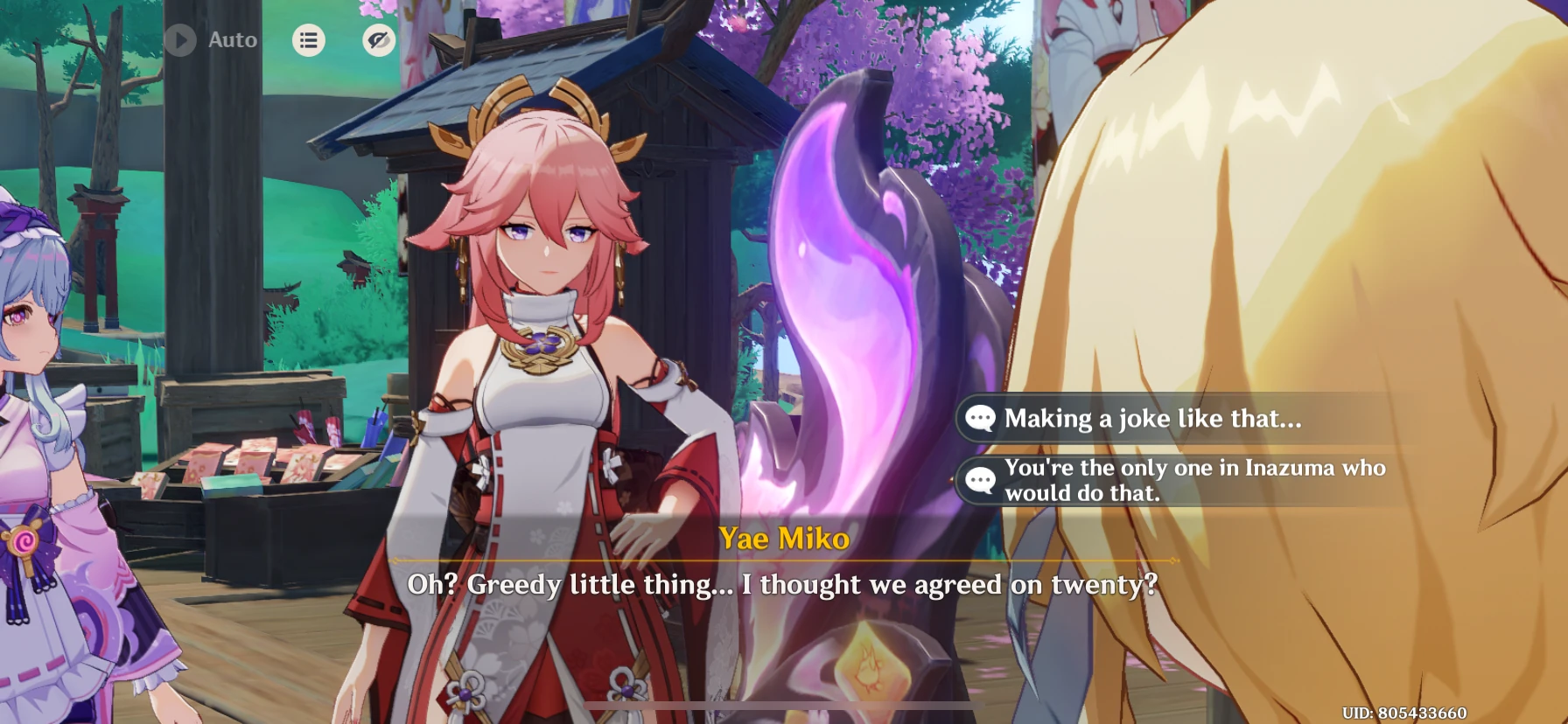
Task: Click the eye-slash icon to hide the HUD
Action: [x=378, y=39]
